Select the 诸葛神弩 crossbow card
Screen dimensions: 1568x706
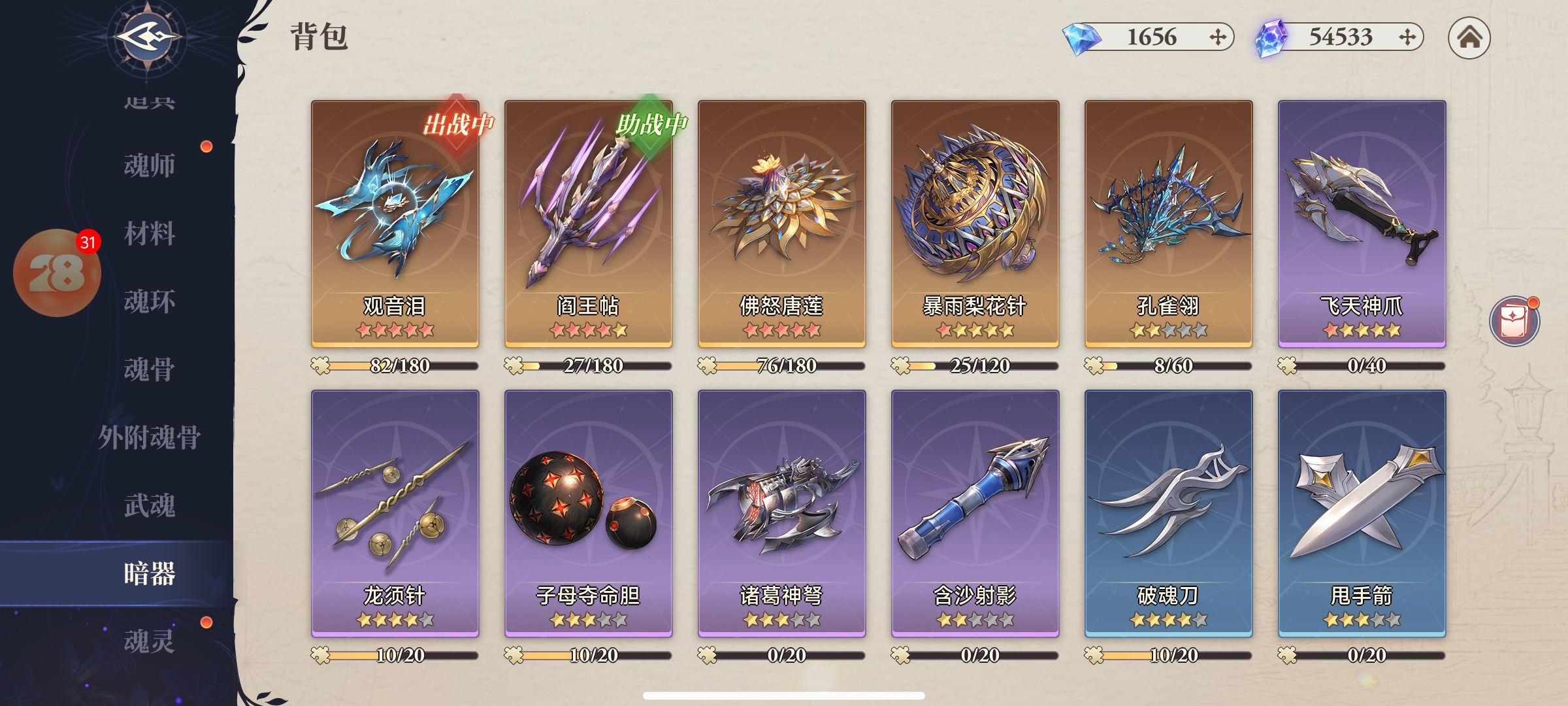(x=781, y=513)
